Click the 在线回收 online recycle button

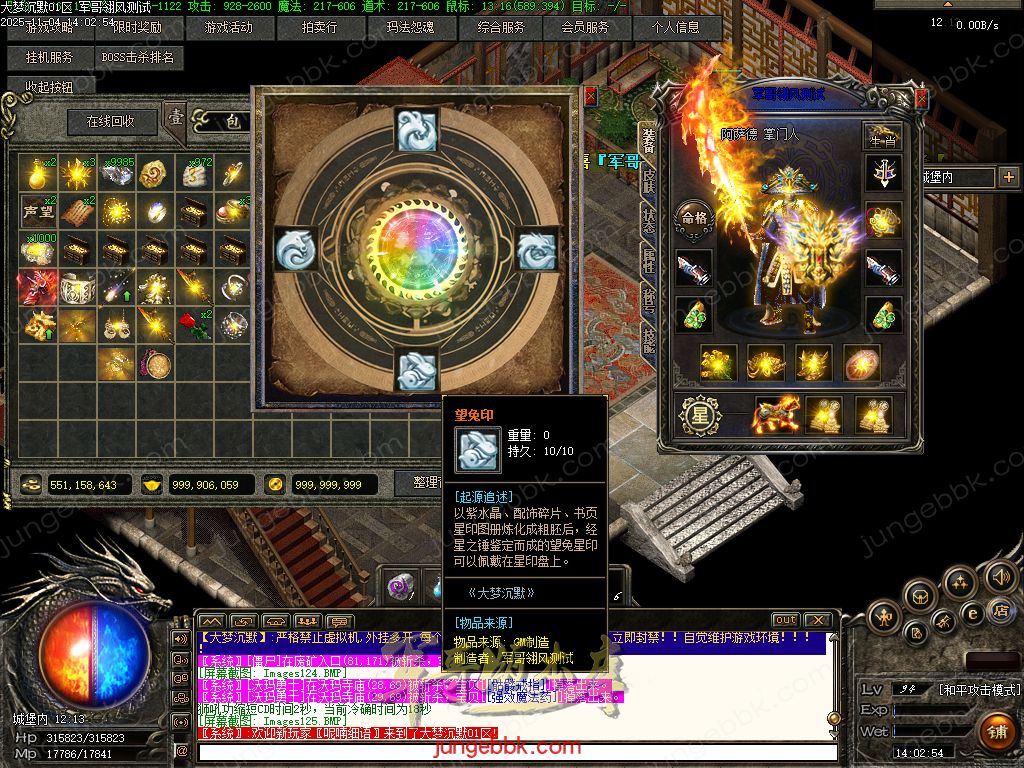[109, 122]
